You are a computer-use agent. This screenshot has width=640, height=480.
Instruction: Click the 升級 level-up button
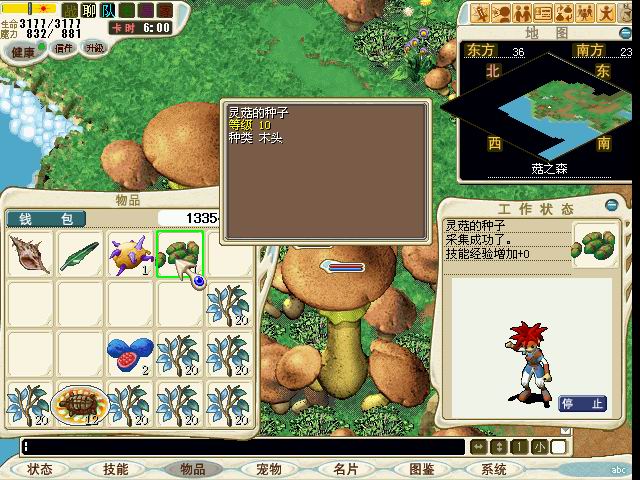pos(94,47)
